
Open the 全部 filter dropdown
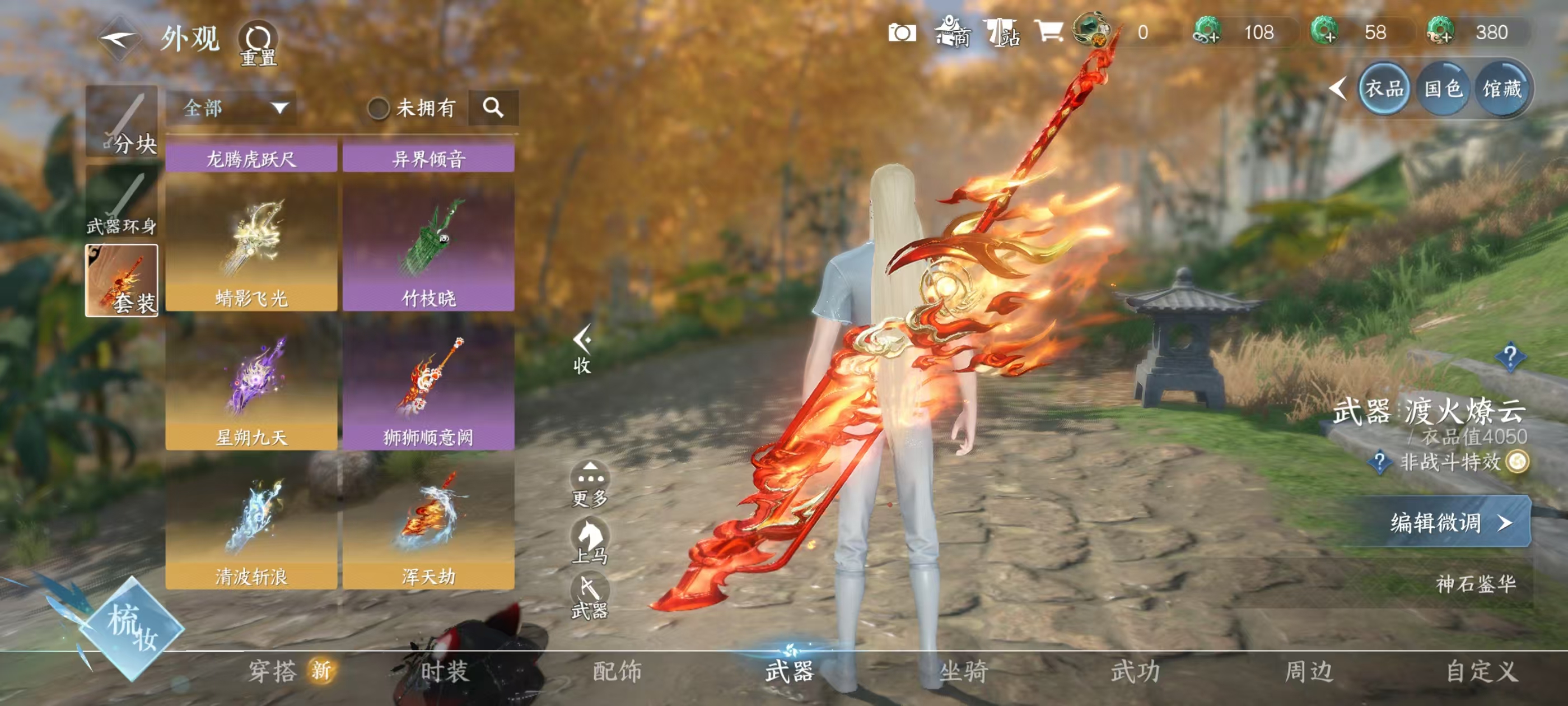[x=232, y=109]
